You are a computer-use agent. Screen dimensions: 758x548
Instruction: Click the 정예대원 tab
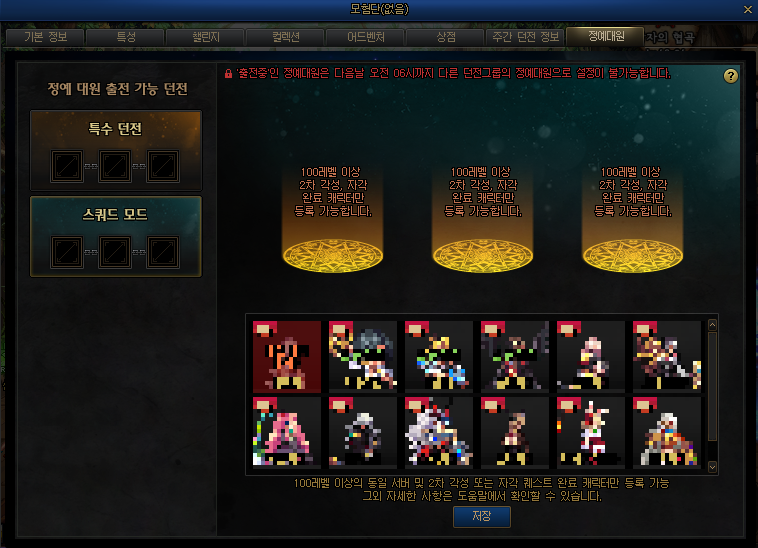(x=606, y=36)
